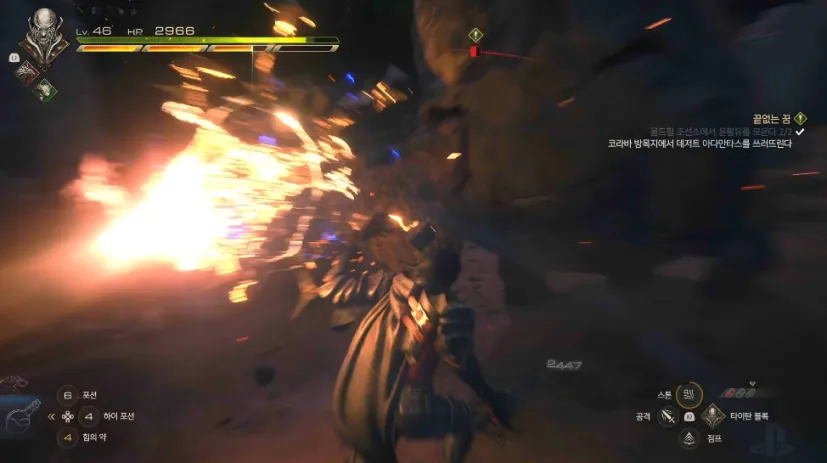The image size is (827, 463).
Task: Use the 포션 item slot
Action: (68, 395)
